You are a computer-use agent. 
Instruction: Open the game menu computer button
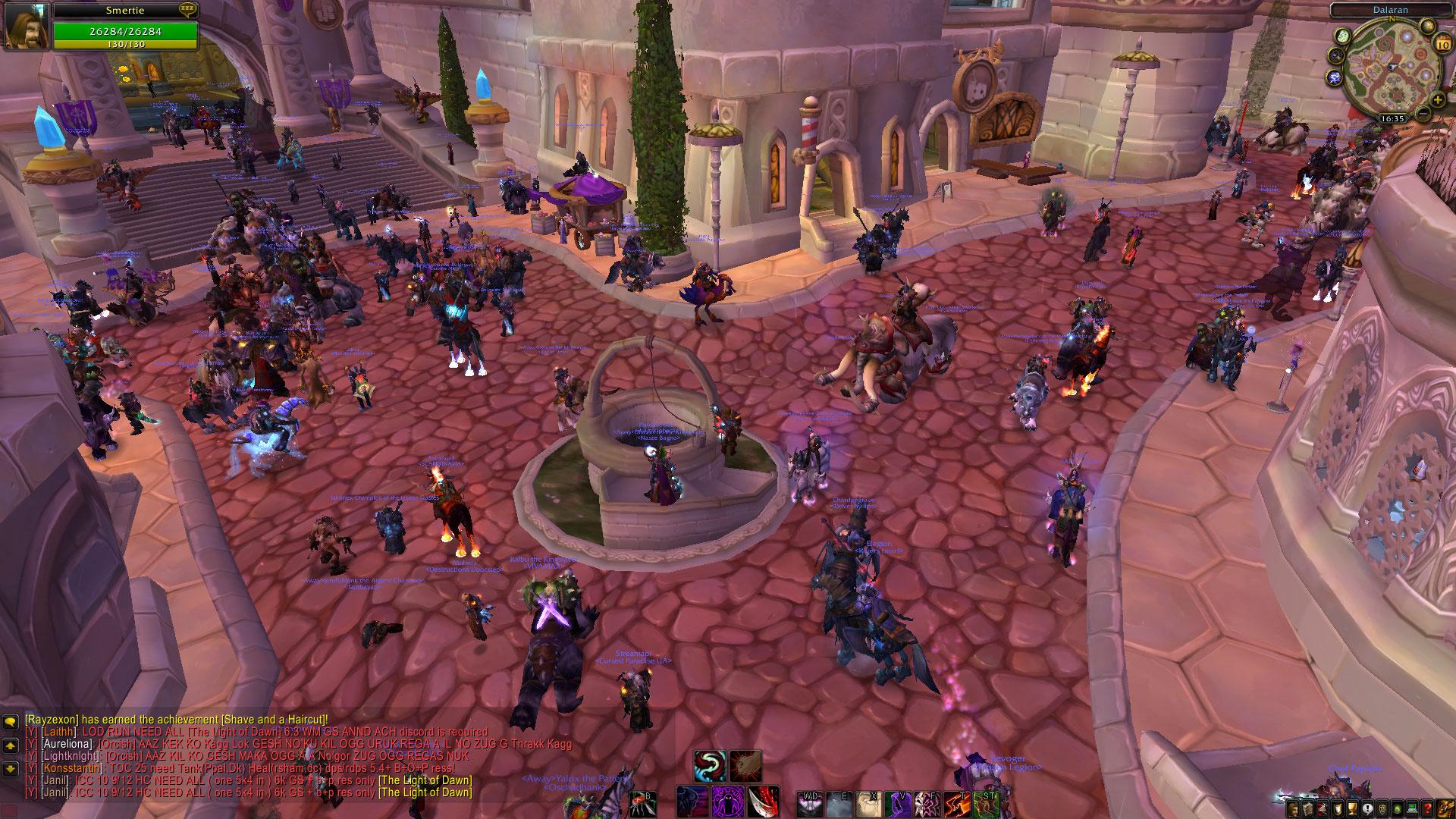[1412, 808]
